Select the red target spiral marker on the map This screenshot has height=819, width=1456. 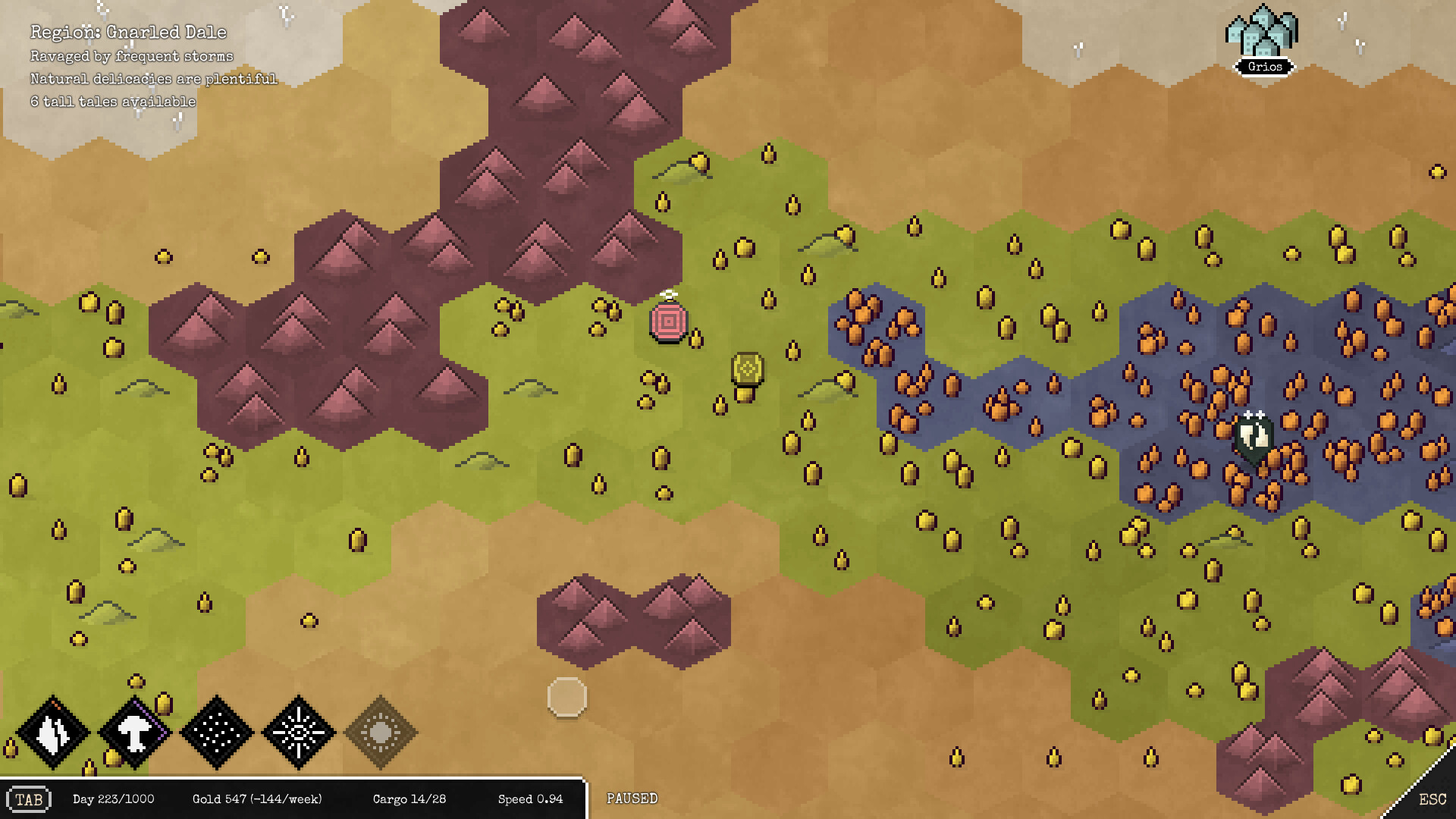[x=668, y=322]
